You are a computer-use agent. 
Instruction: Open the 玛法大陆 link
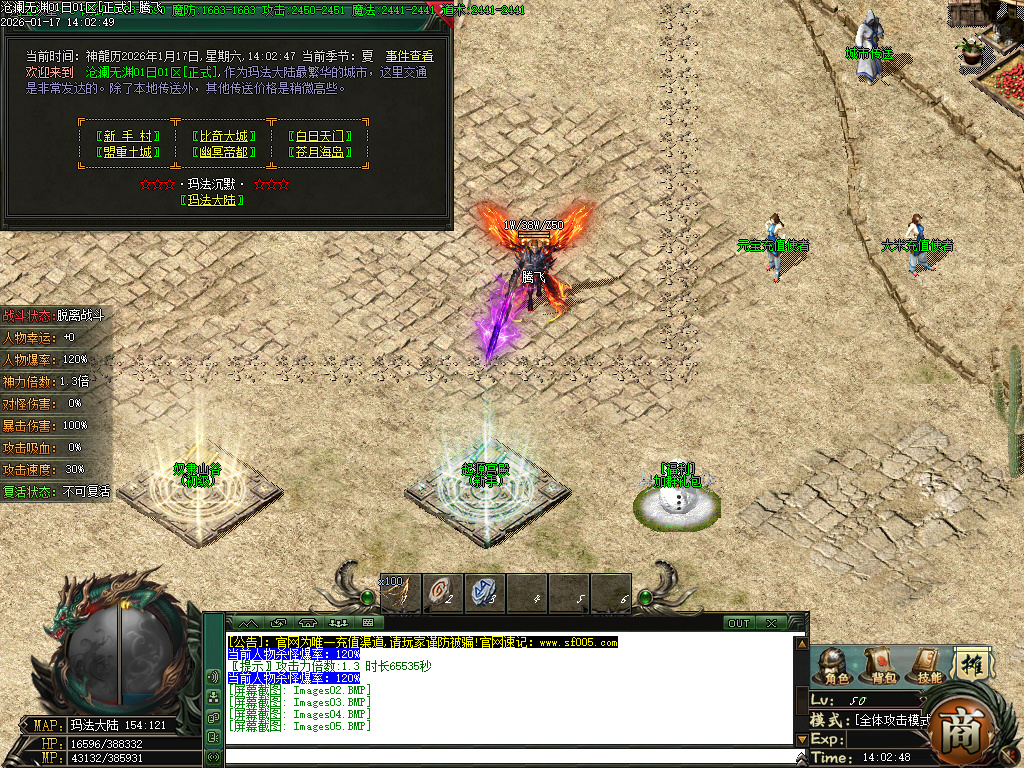pyautogui.click(x=212, y=200)
